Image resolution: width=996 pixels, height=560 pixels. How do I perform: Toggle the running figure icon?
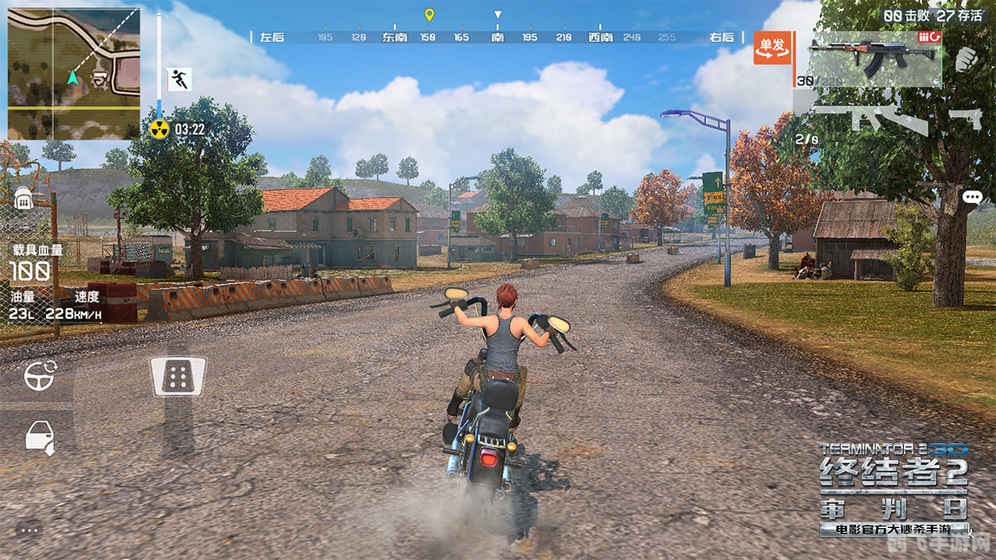click(181, 81)
